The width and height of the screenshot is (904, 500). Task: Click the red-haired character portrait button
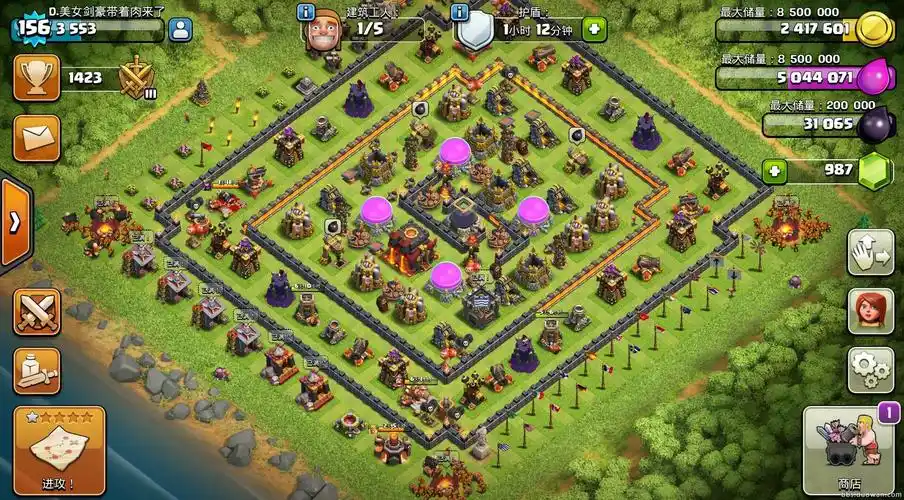tap(870, 311)
